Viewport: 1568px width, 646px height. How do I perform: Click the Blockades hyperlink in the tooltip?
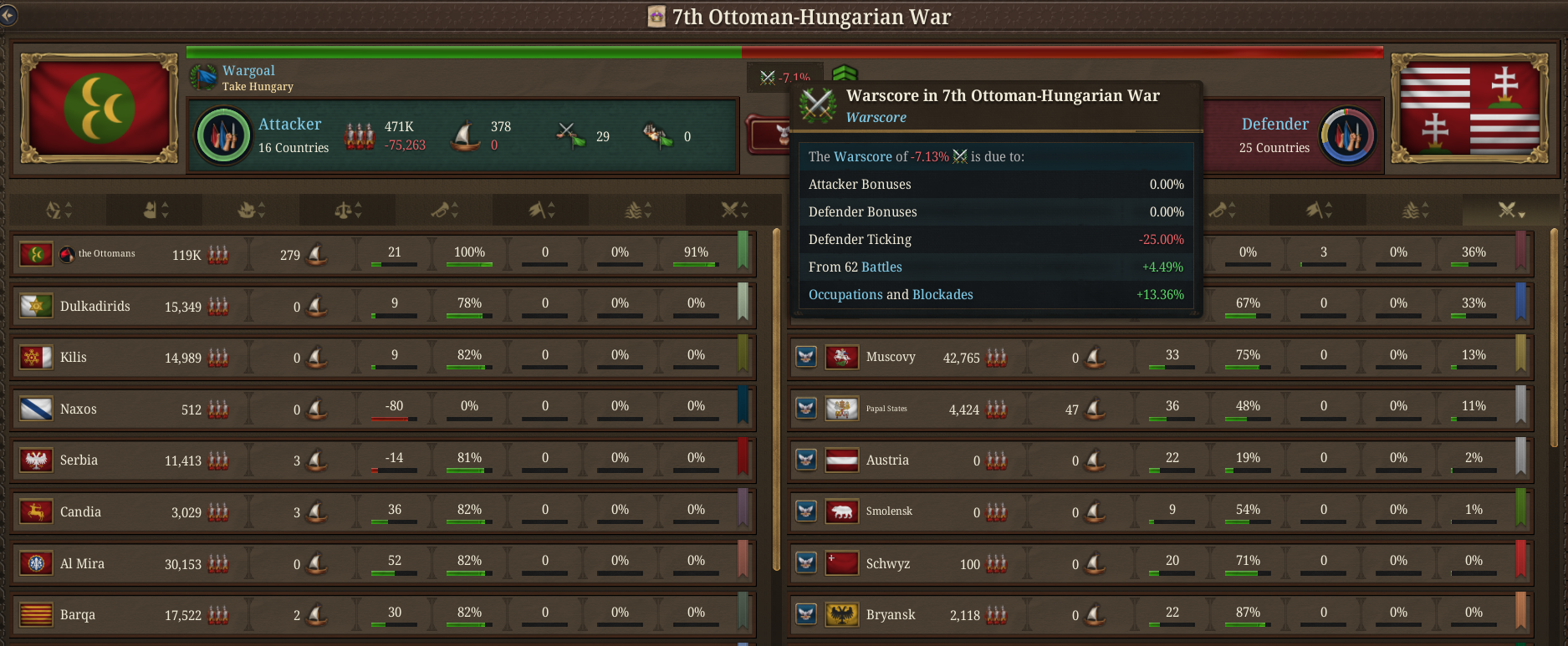point(943,294)
